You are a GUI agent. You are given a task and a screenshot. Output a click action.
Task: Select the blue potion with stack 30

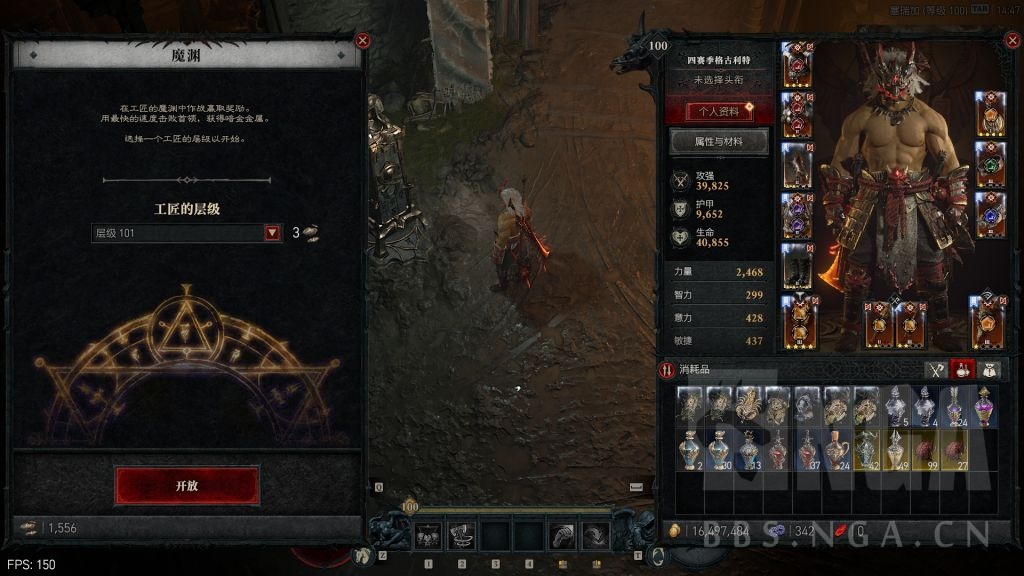coord(718,450)
